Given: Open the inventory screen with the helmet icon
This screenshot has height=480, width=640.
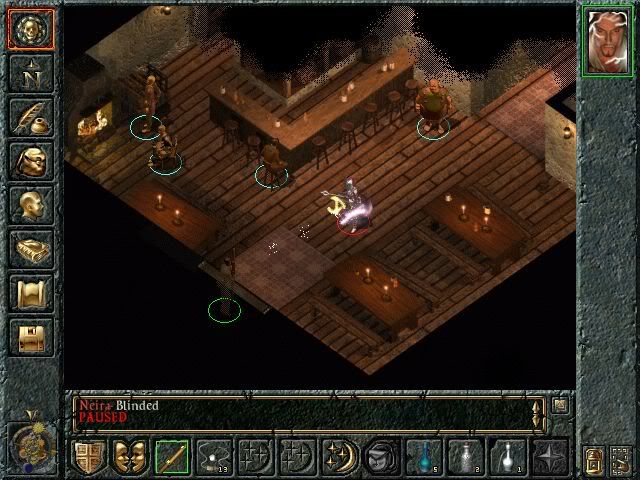Looking at the screenshot, I should pyautogui.click(x=30, y=161).
